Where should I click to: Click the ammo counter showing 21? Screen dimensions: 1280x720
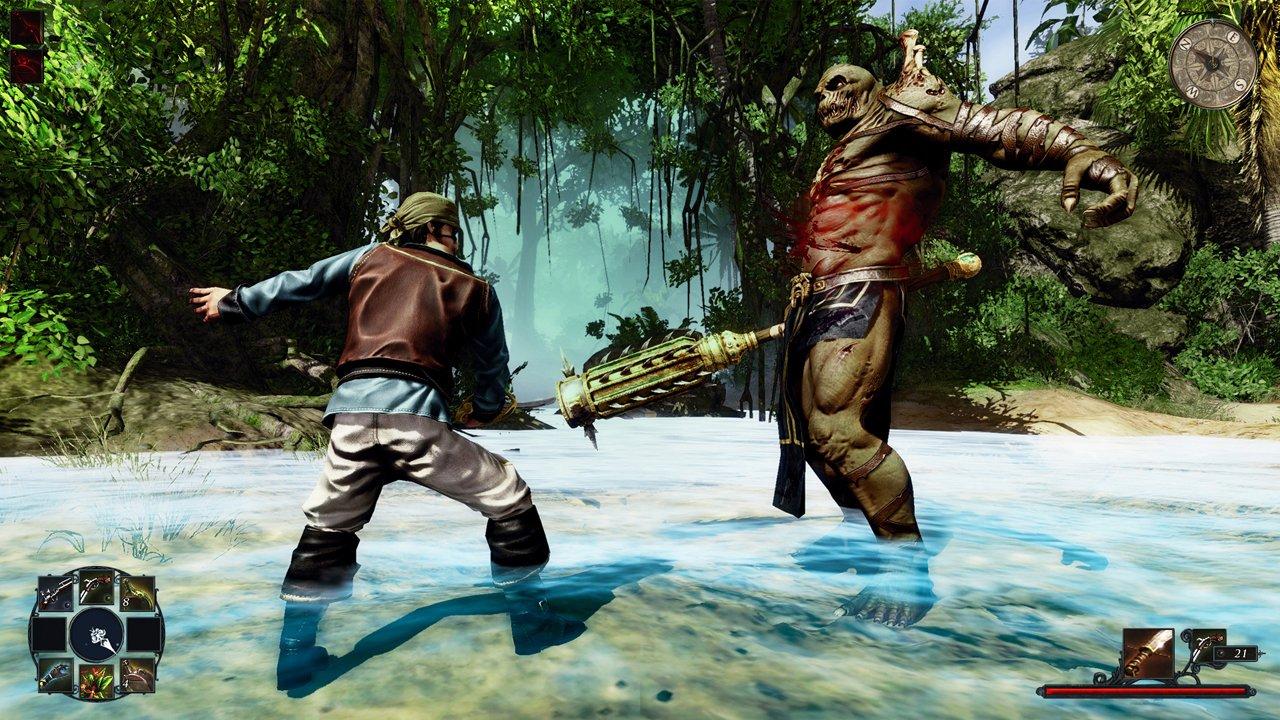pyautogui.click(x=1240, y=653)
